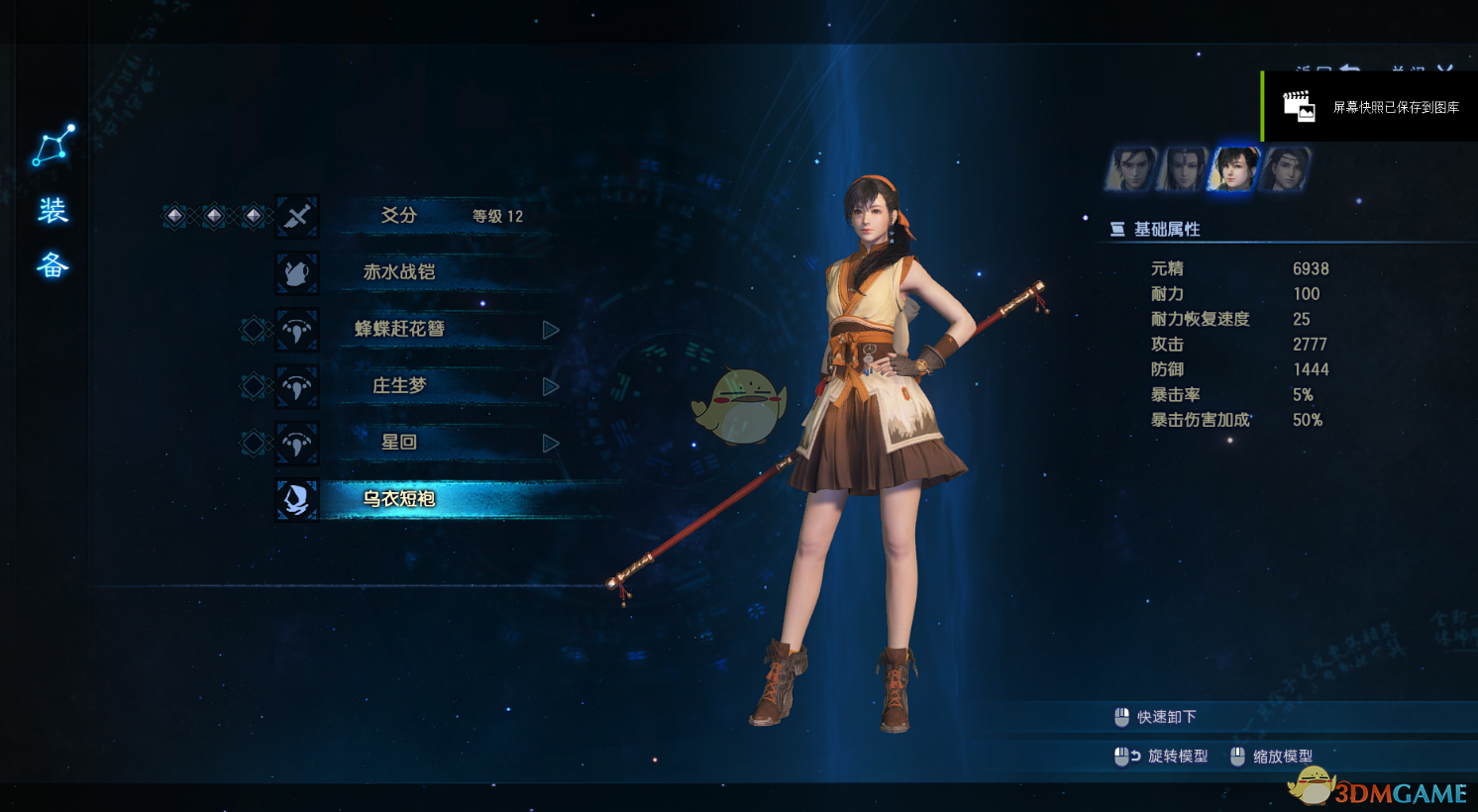The image size is (1478, 812).
Task: Click the screenshot saved notification
Action: click(1371, 107)
